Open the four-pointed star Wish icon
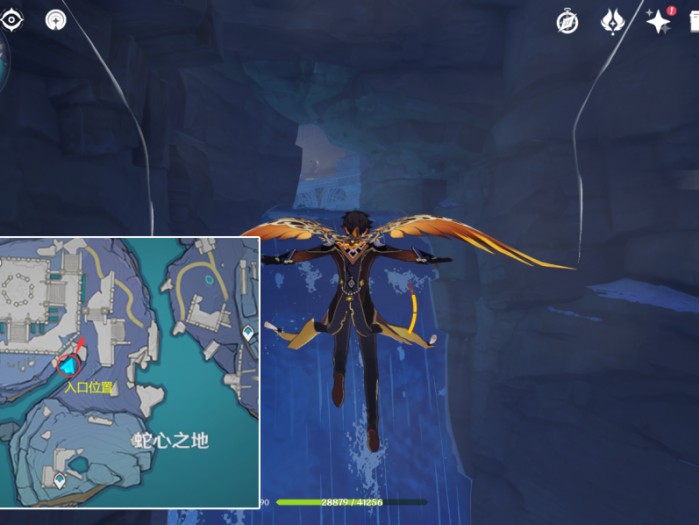699x525 pixels. (657, 22)
